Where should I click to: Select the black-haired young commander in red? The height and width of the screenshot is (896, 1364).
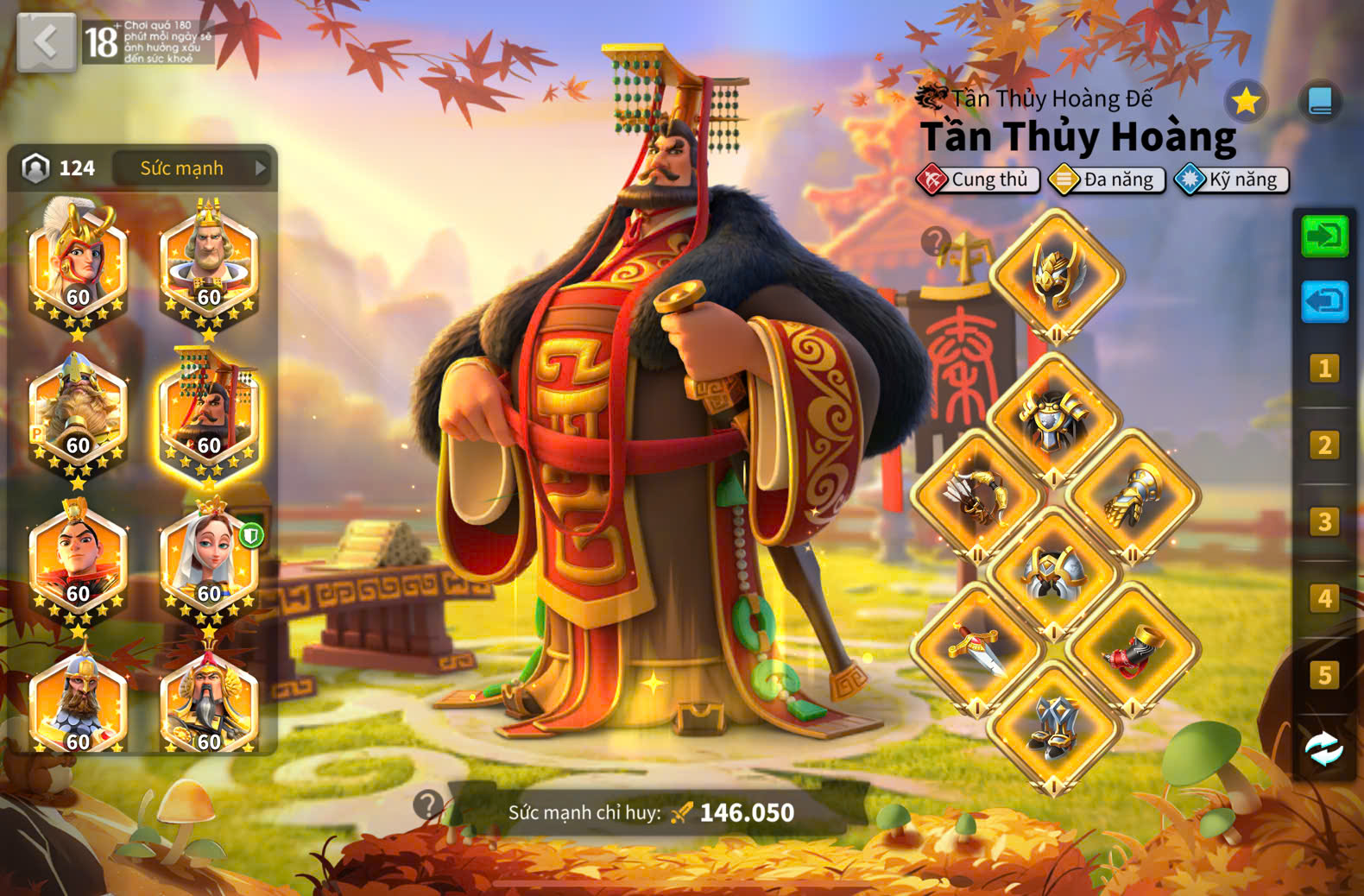coord(78,562)
